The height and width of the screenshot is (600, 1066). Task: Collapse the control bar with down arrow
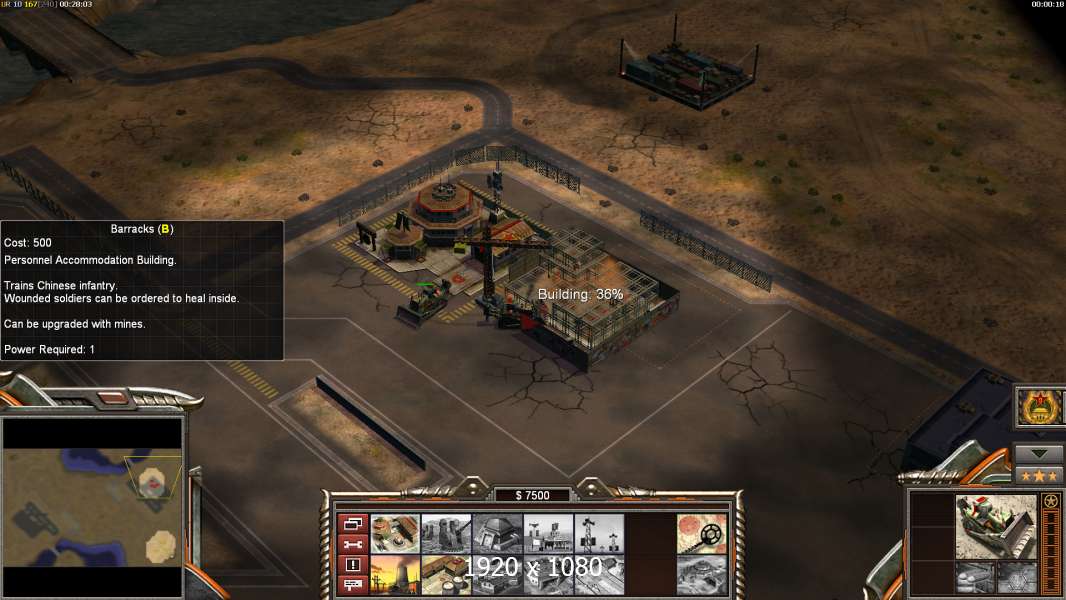(1039, 453)
